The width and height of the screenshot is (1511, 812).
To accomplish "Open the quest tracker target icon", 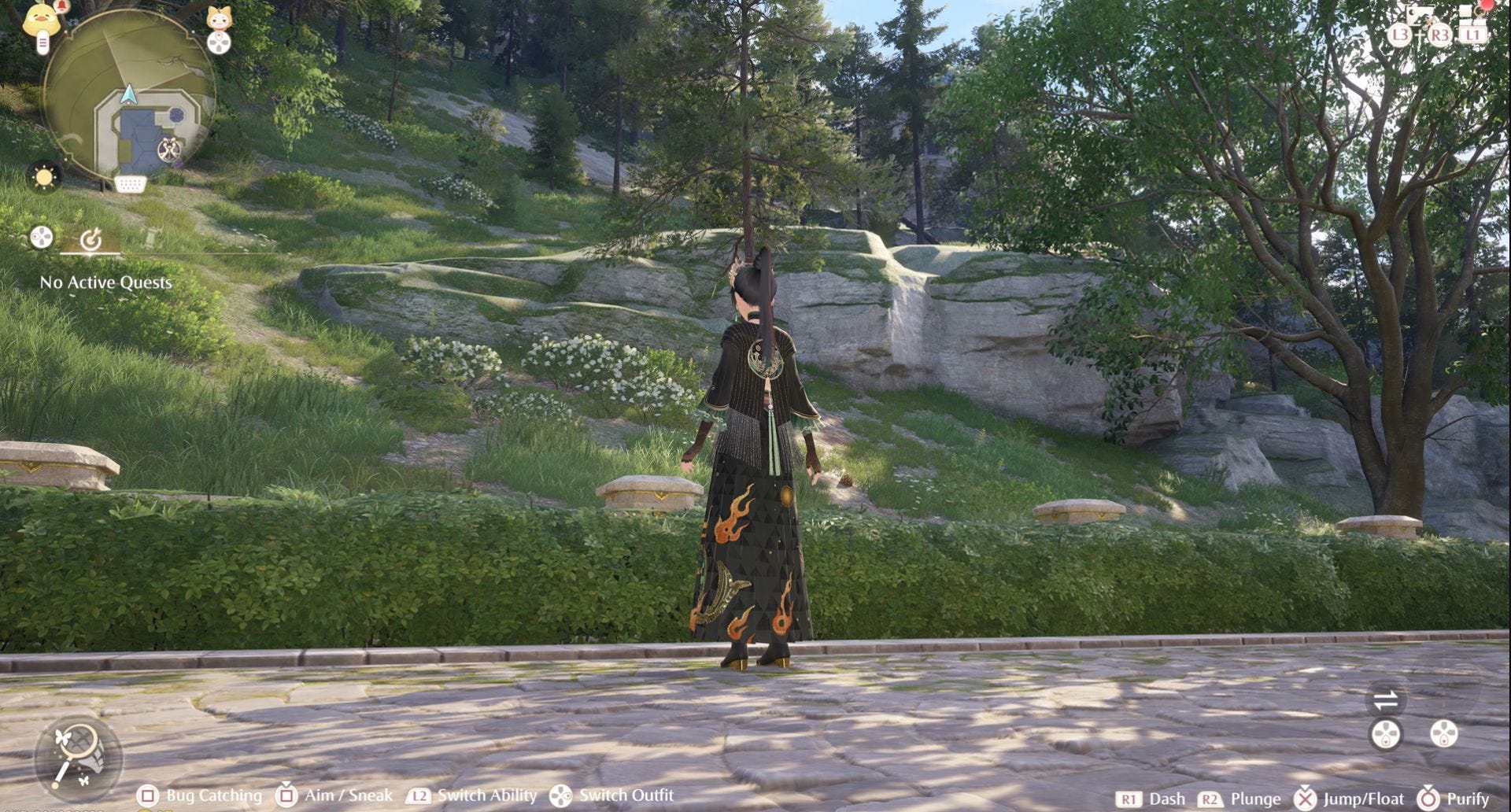I will (91, 238).
